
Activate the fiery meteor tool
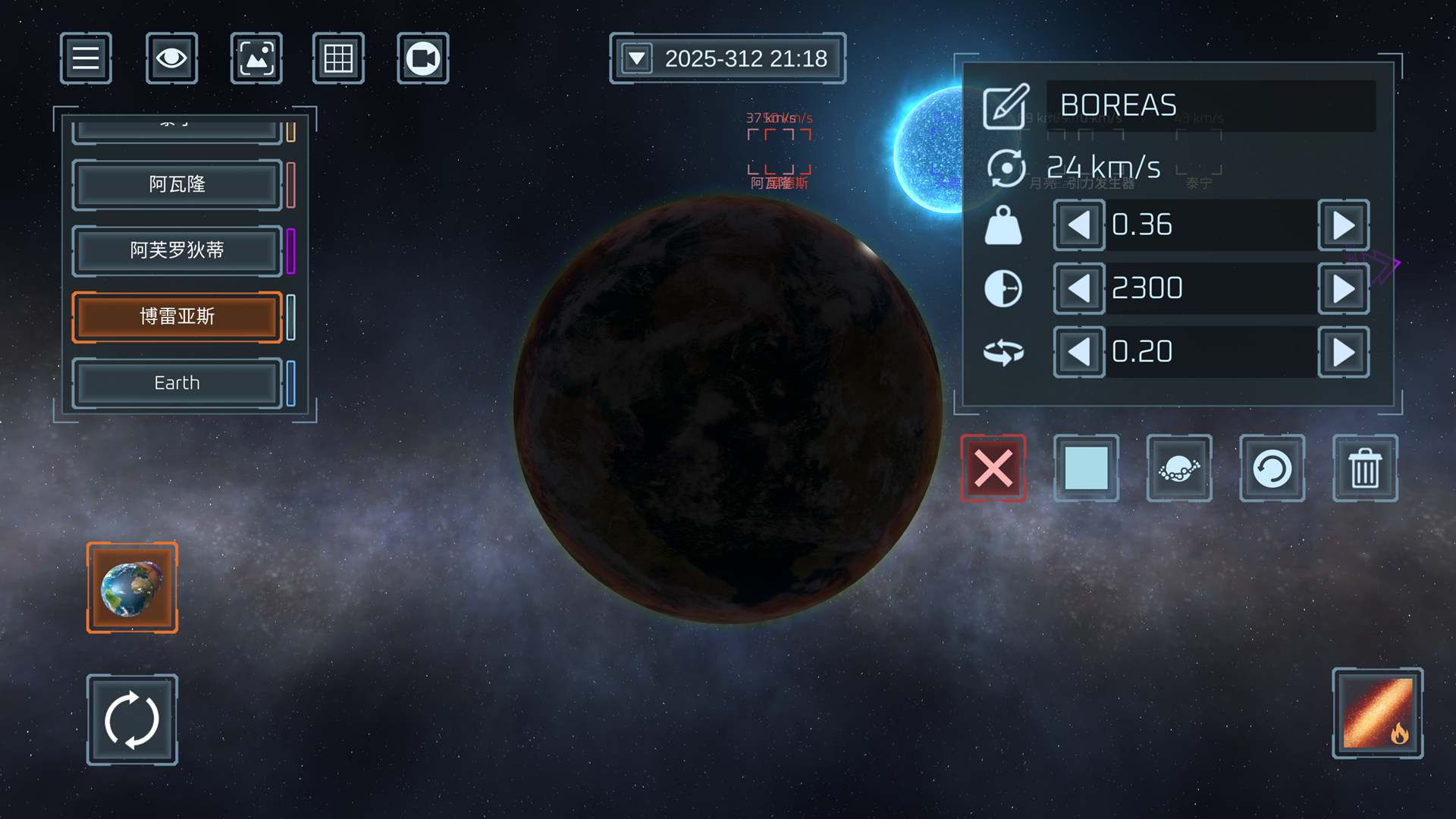1377,713
